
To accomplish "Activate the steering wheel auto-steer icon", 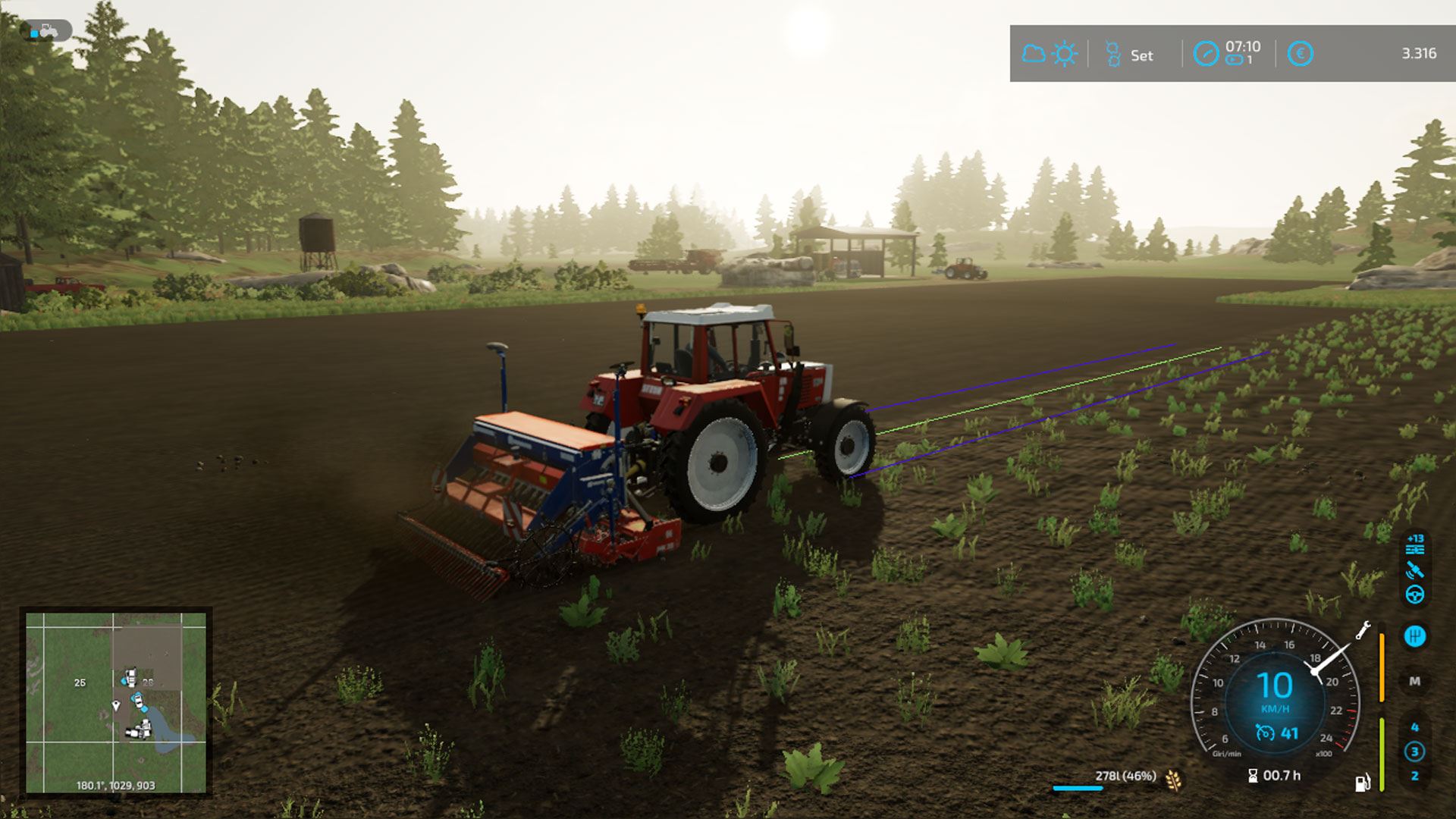I will [1414, 595].
